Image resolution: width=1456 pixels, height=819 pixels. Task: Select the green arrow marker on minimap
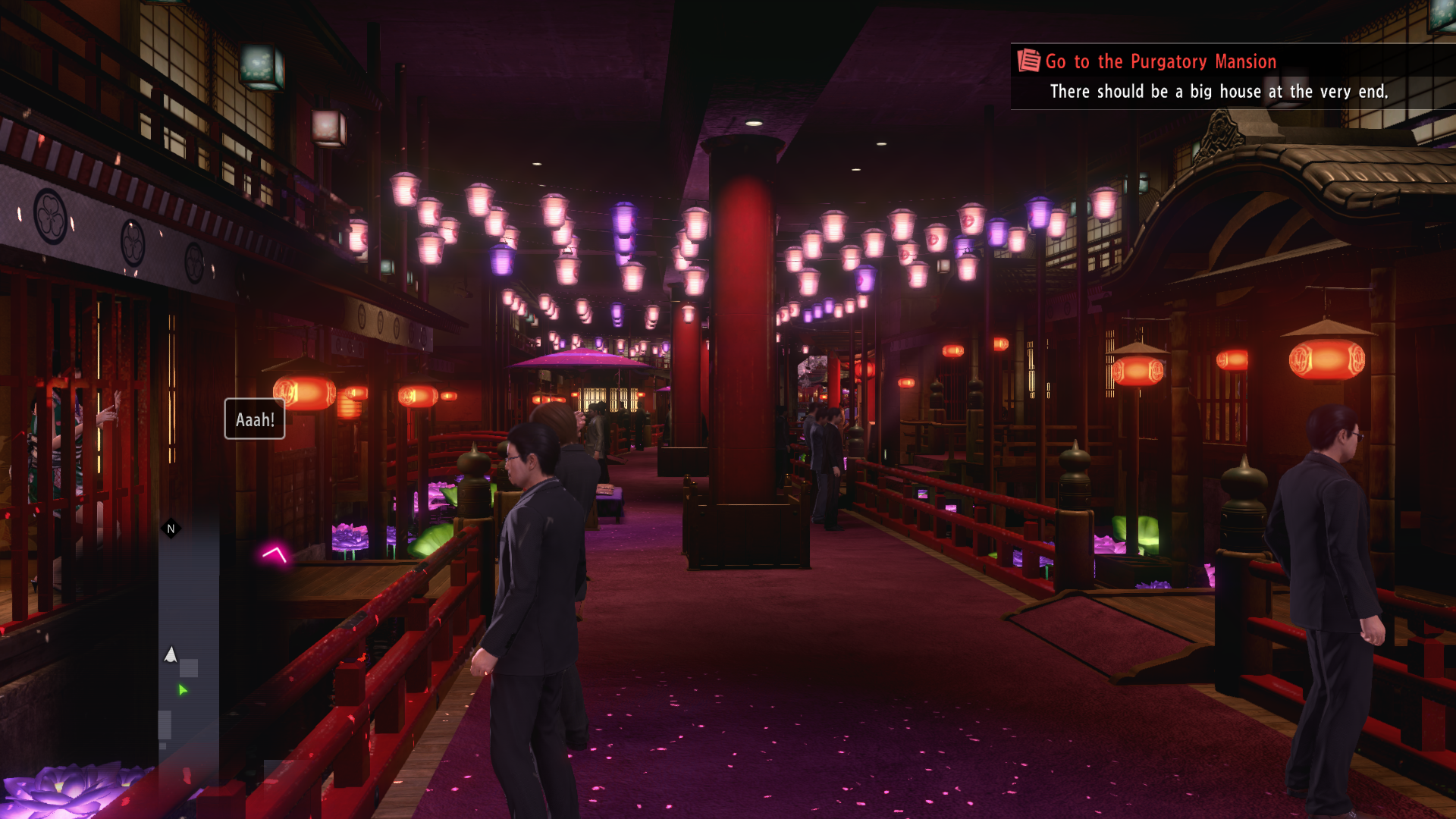182,689
